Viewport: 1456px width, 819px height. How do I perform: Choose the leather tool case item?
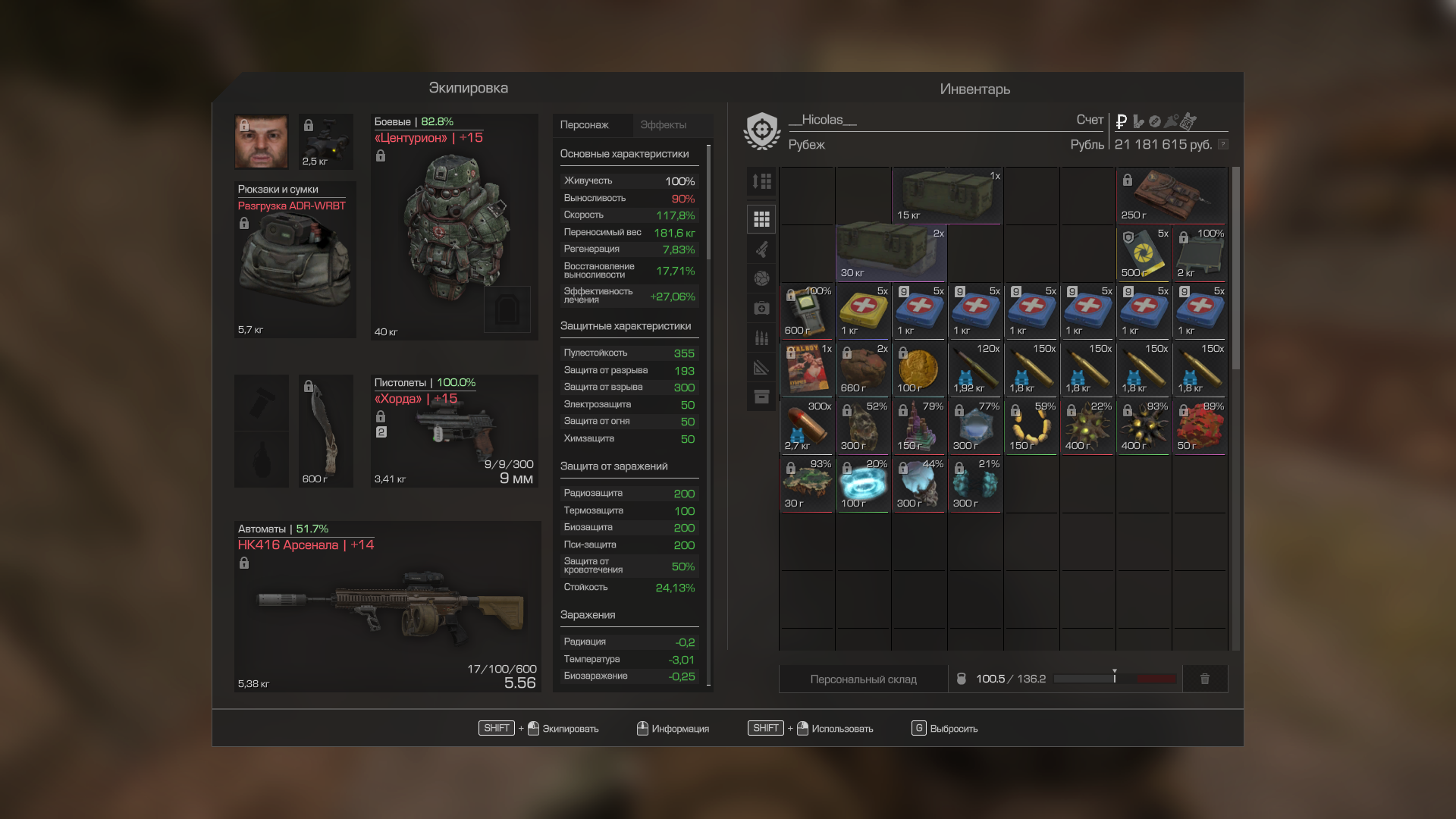(x=1172, y=196)
